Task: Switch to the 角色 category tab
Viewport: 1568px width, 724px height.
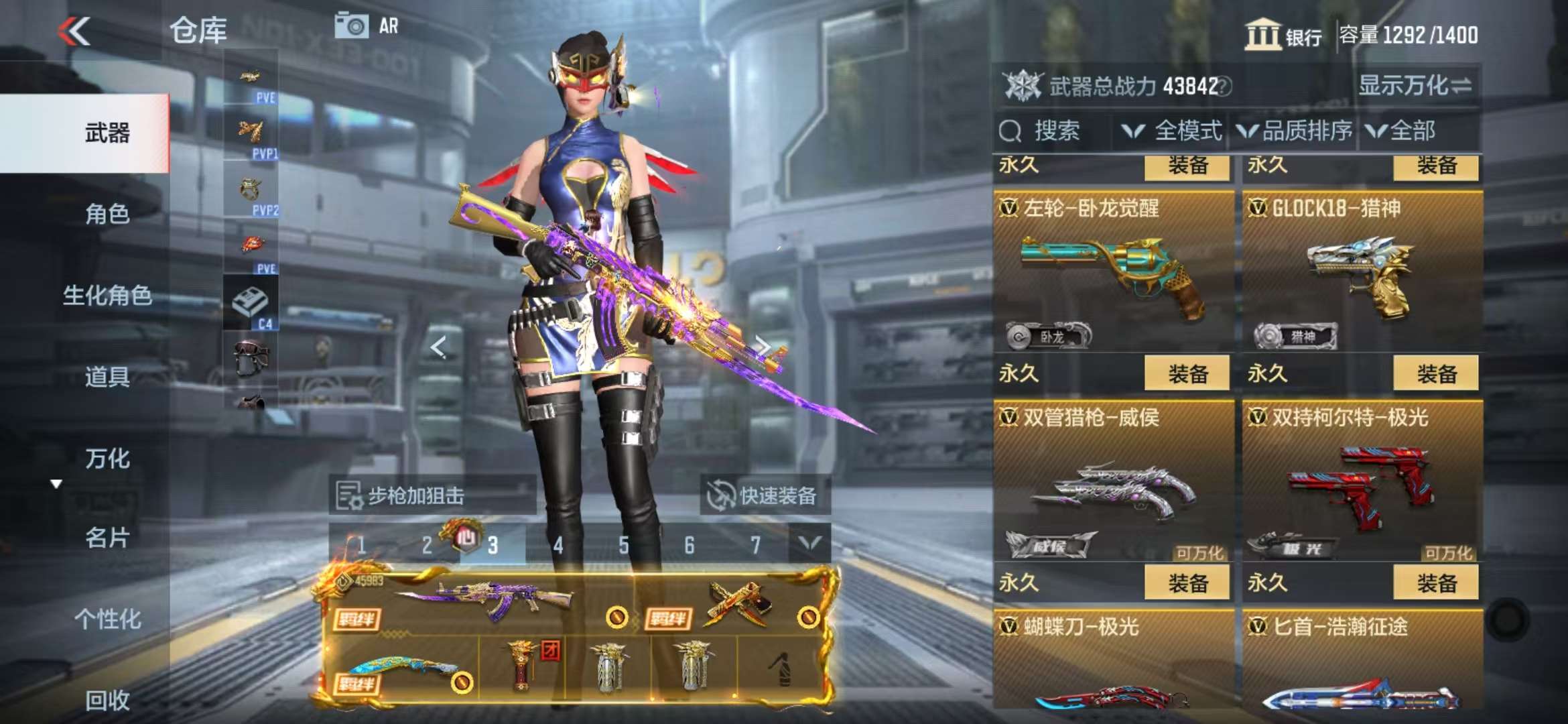Action: point(107,214)
